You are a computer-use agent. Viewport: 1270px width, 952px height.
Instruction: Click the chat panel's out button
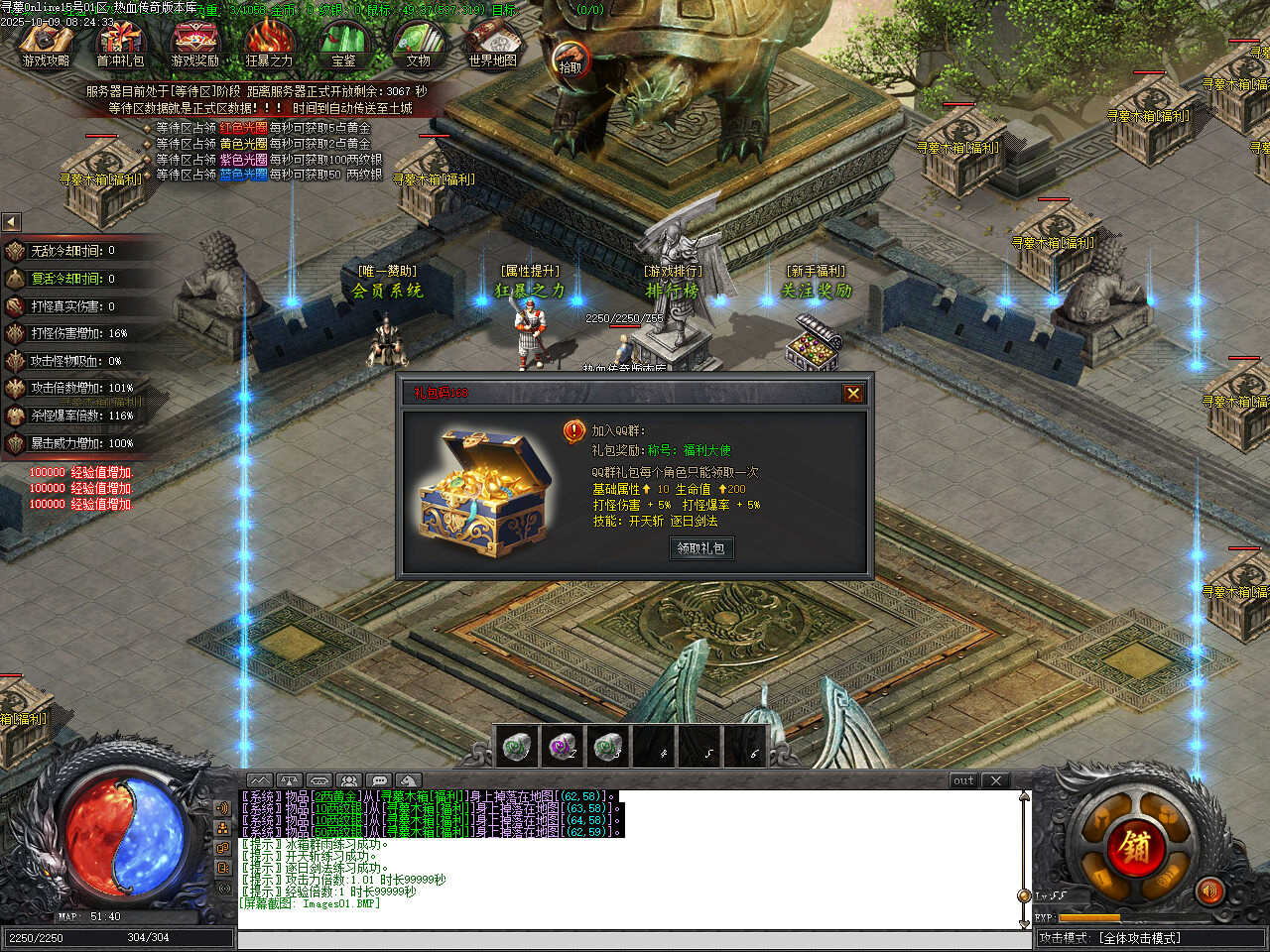coord(963,780)
